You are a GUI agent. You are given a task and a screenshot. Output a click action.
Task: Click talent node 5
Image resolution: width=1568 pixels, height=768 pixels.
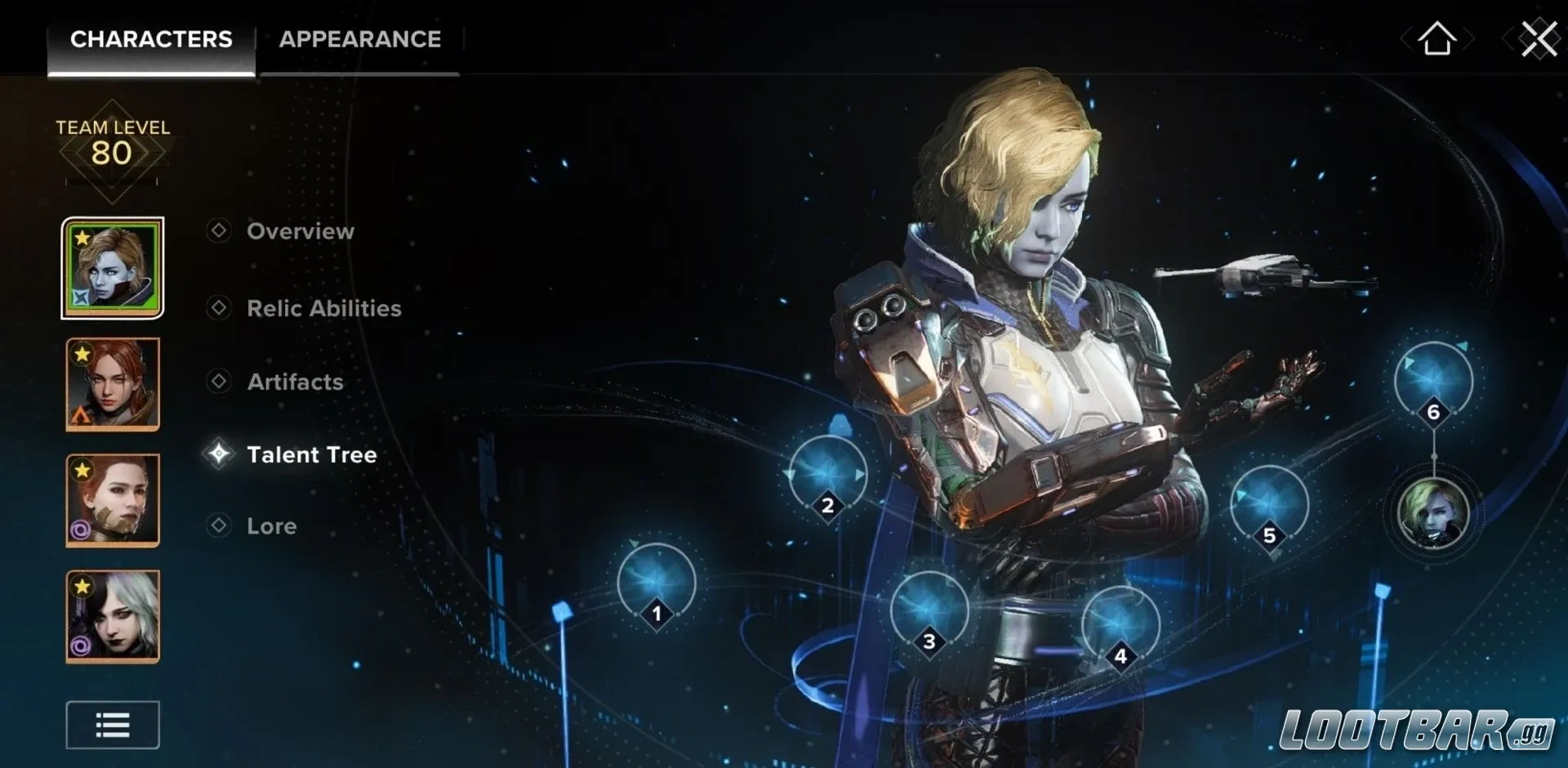coord(1269,505)
